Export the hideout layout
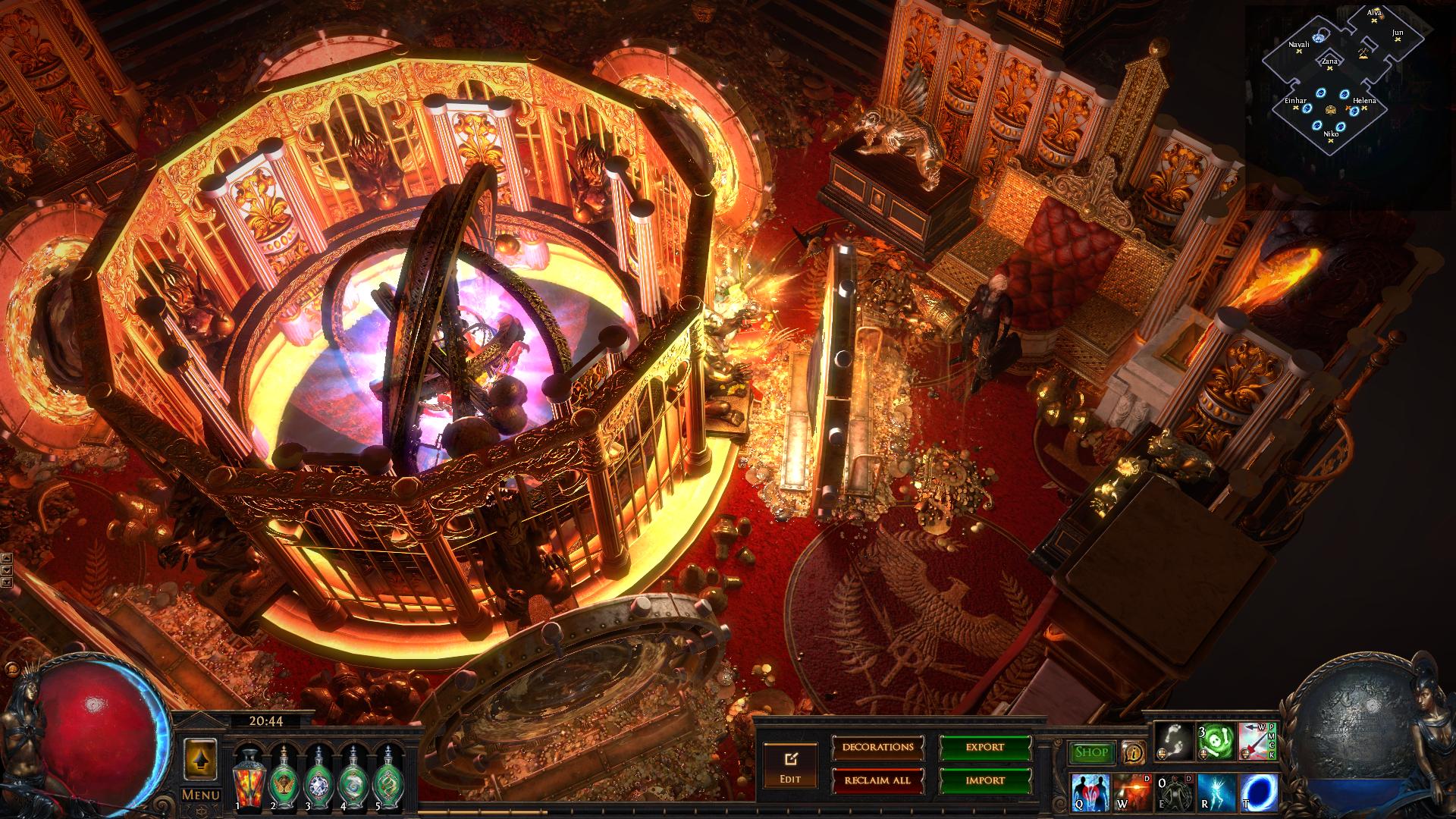This screenshot has width=1456, height=819. [x=985, y=748]
